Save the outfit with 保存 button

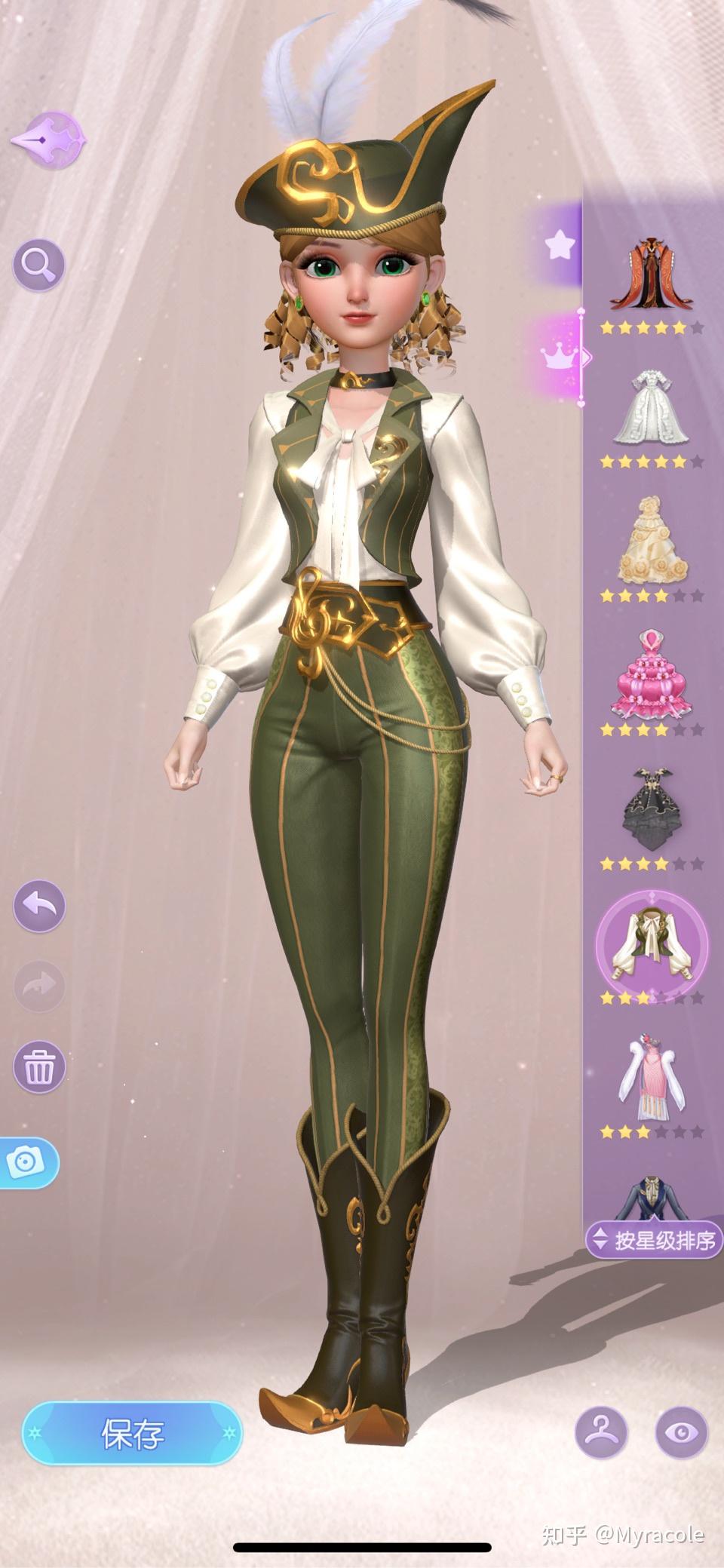(x=132, y=1433)
